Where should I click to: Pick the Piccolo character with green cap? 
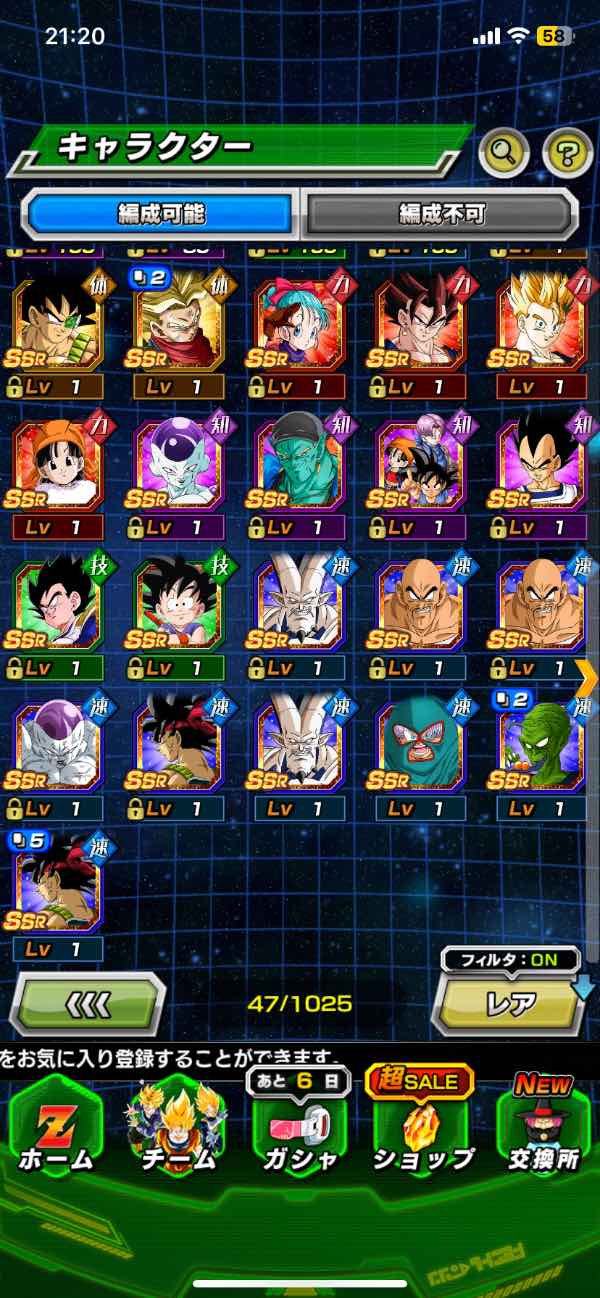coord(300,464)
